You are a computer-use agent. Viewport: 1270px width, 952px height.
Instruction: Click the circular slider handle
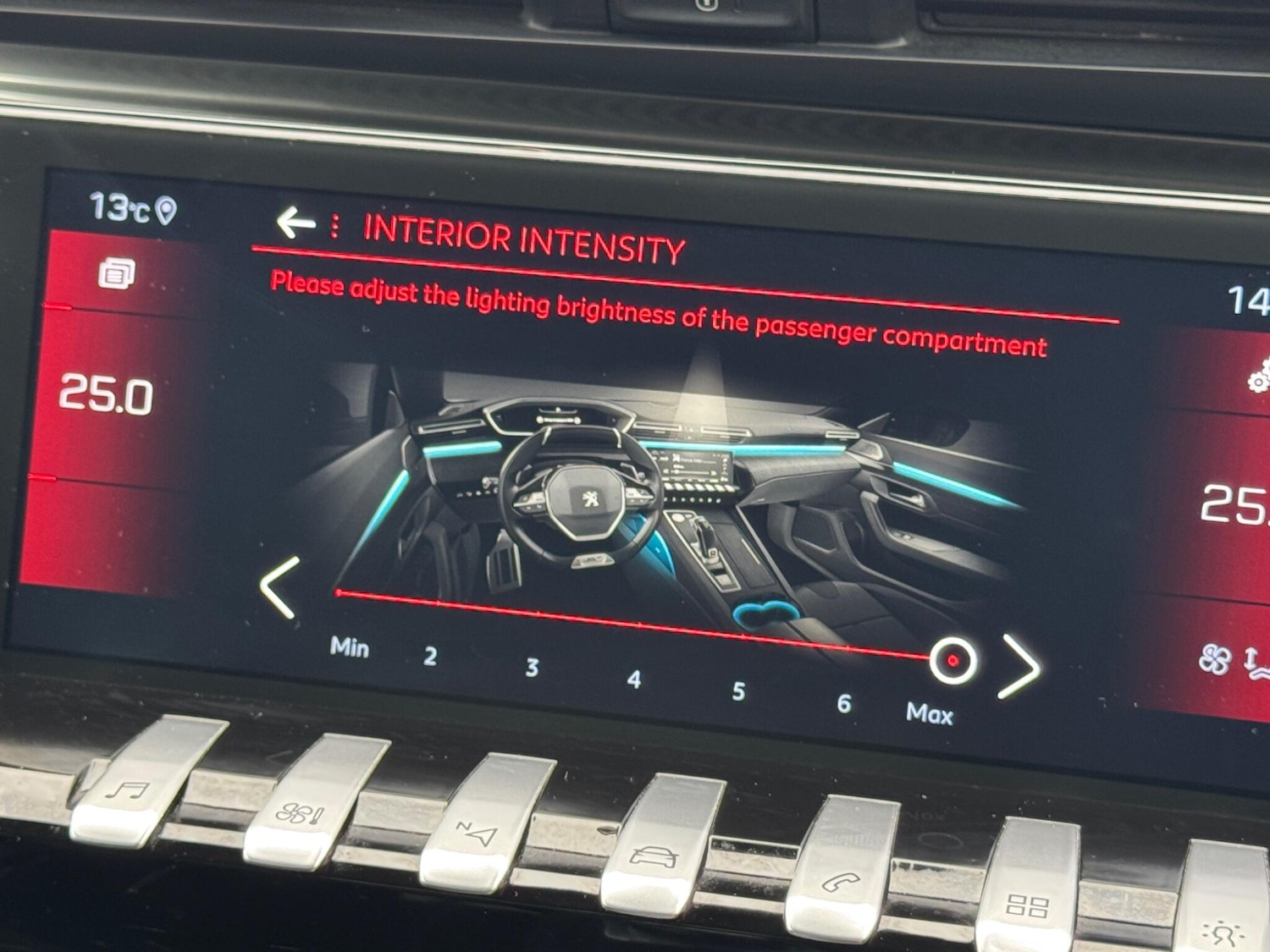(x=952, y=660)
